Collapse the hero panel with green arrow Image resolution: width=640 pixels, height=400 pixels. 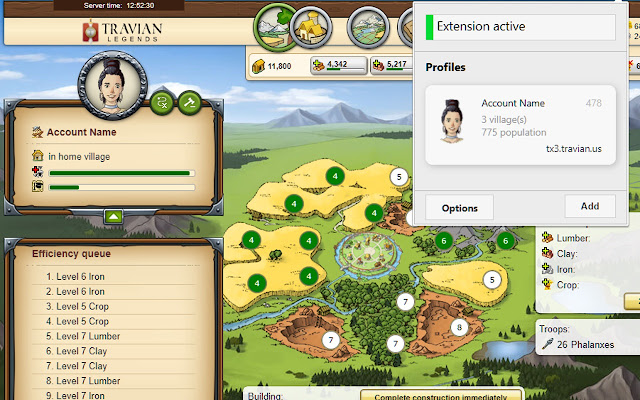(112, 215)
